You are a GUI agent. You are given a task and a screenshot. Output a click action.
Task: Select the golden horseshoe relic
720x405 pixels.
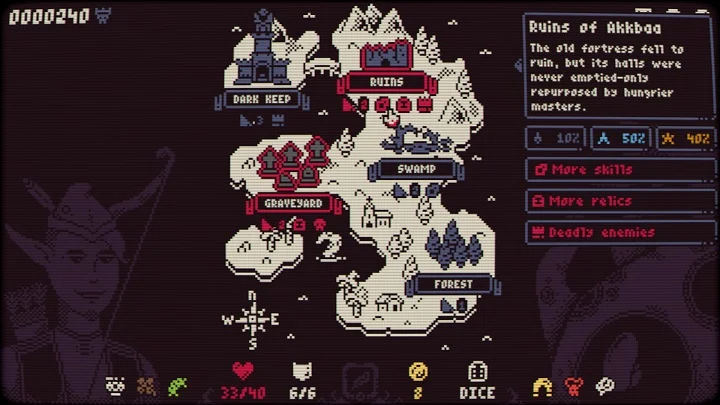pos(543,385)
